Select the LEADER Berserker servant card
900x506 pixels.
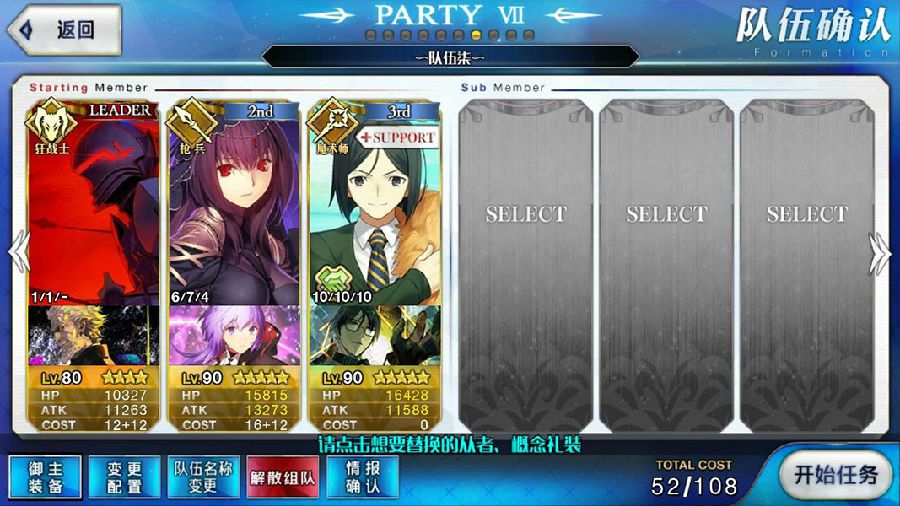pyautogui.click(x=93, y=200)
